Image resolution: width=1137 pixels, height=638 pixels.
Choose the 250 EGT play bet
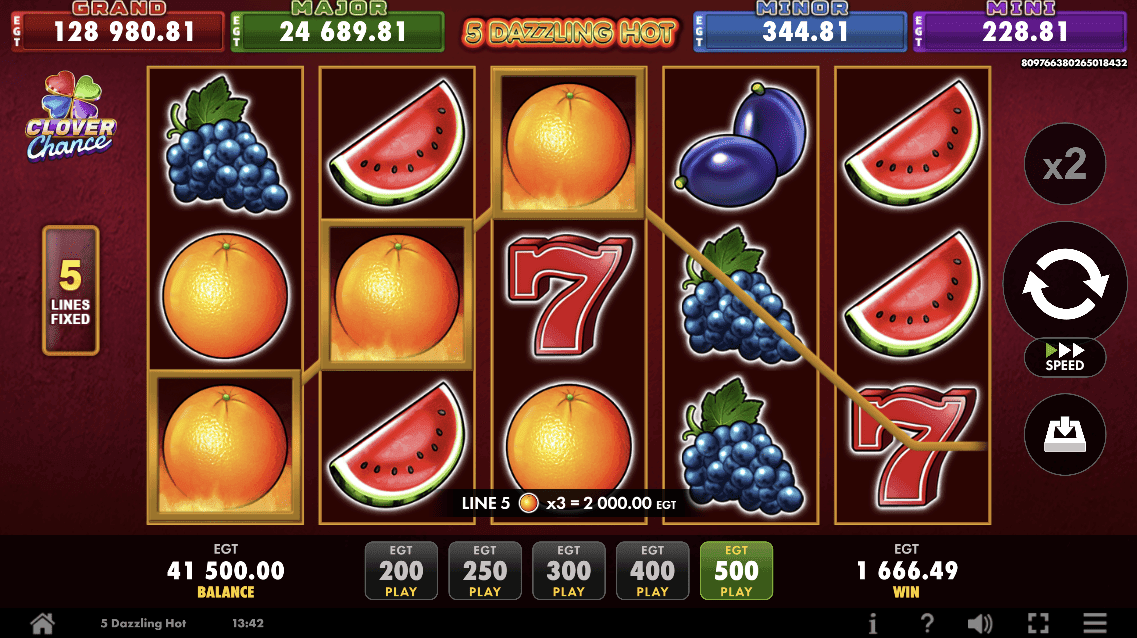485,572
